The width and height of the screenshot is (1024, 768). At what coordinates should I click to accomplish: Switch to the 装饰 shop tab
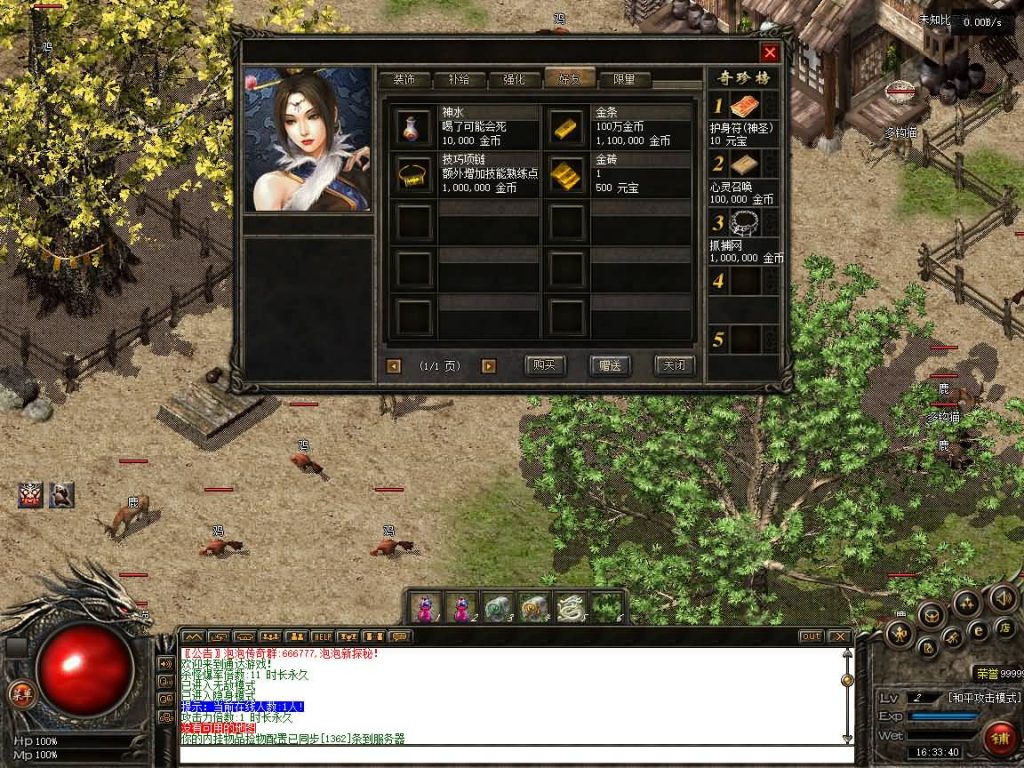click(404, 80)
